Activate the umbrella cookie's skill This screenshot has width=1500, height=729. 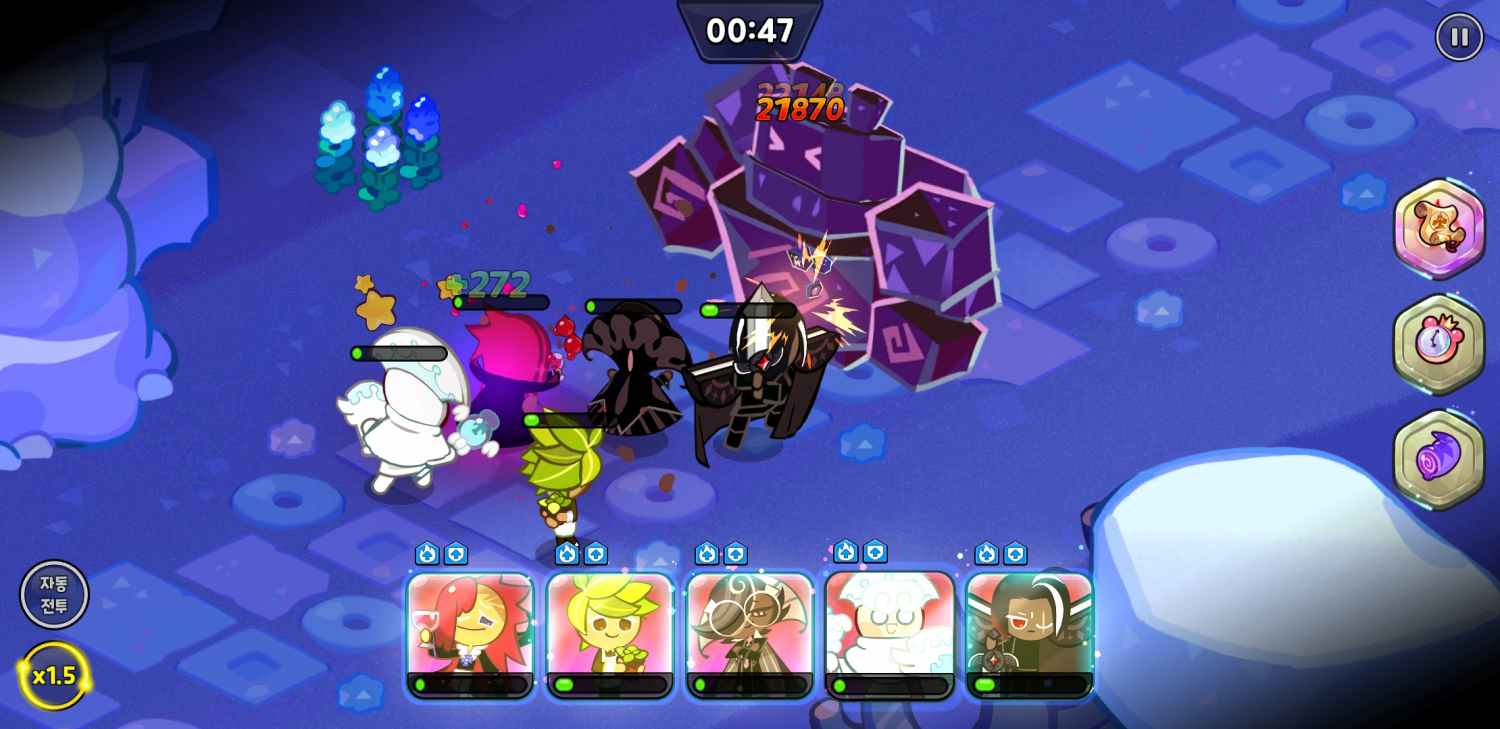point(748,630)
